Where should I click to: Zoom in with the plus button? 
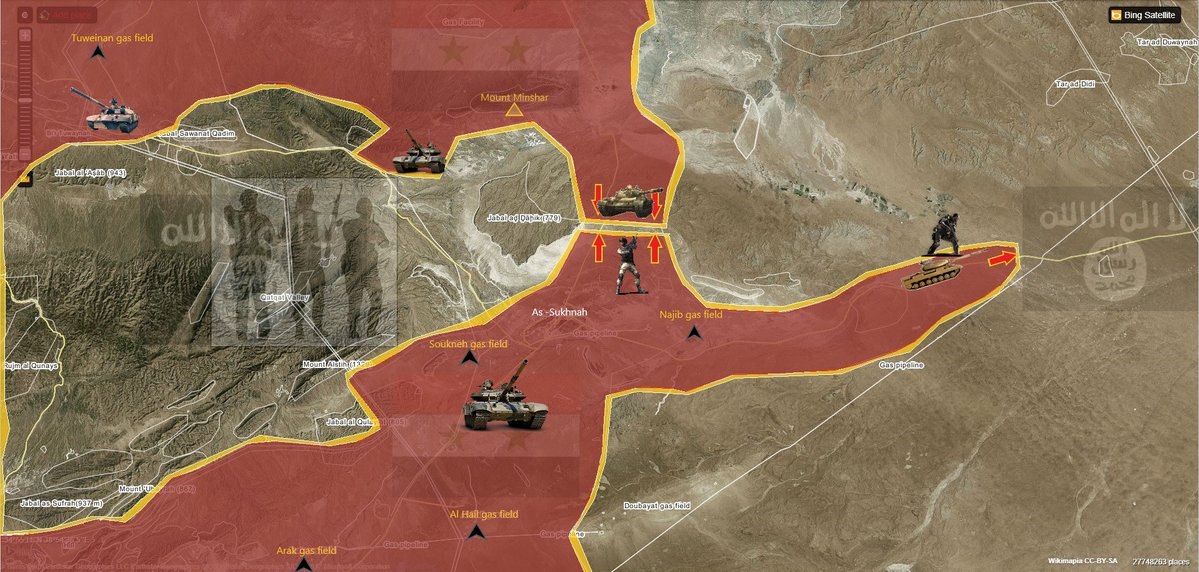point(25,36)
